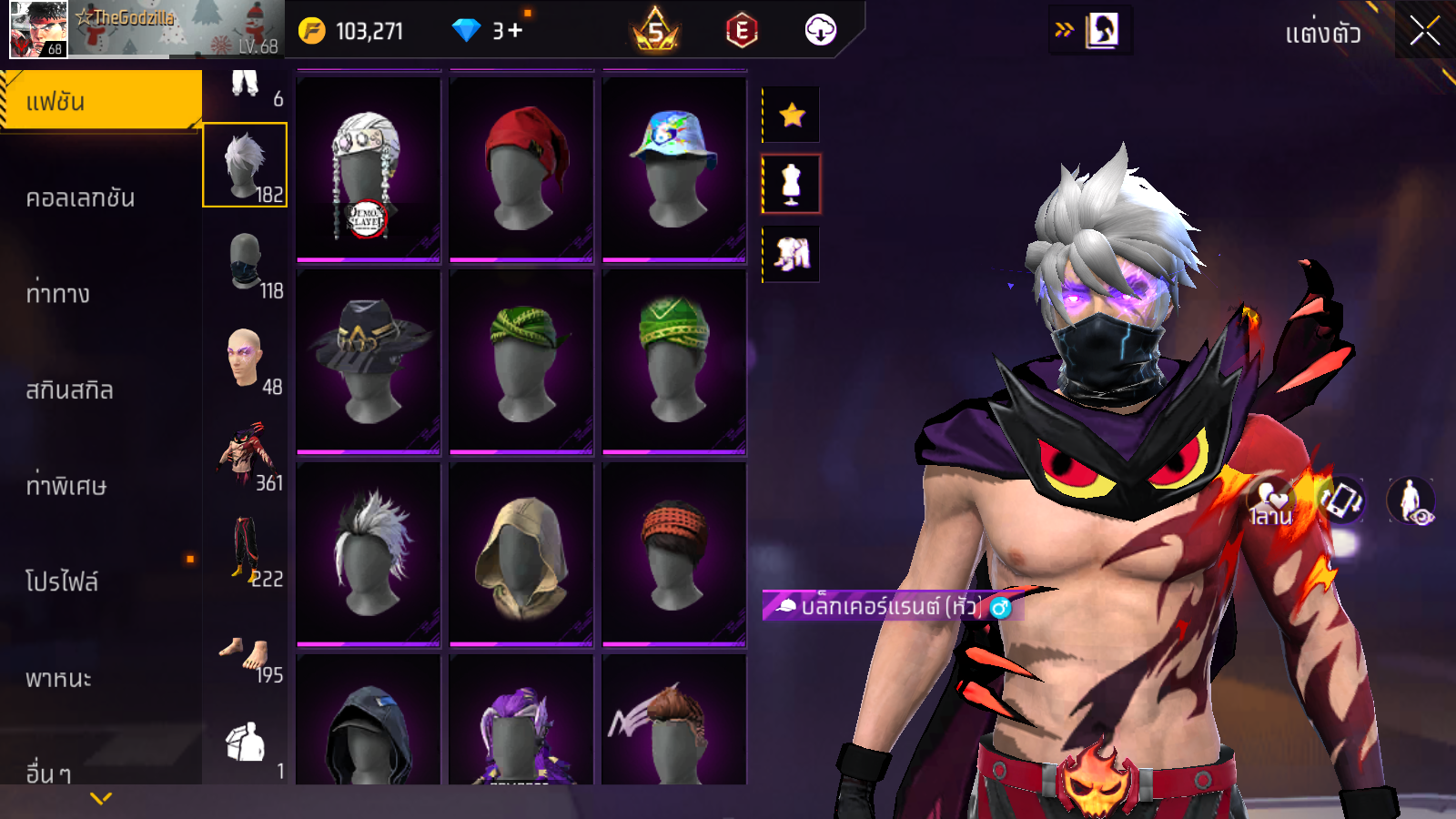The image size is (1456, 819).
Task: Choose the tan hood head item
Action: click(x=521, y=553)
